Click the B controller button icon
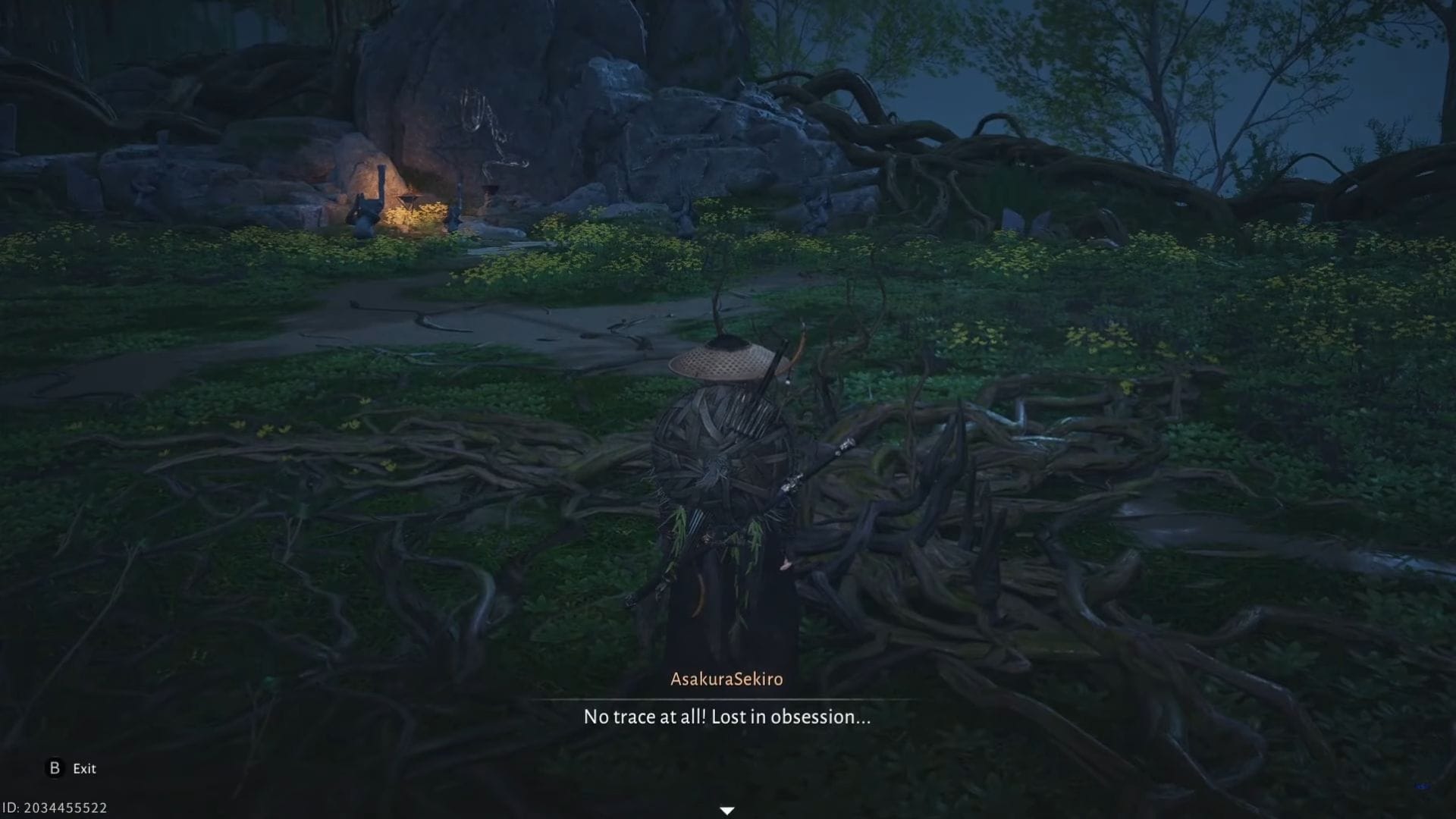This screenshot has width=1456, height=819. (53, 769)
